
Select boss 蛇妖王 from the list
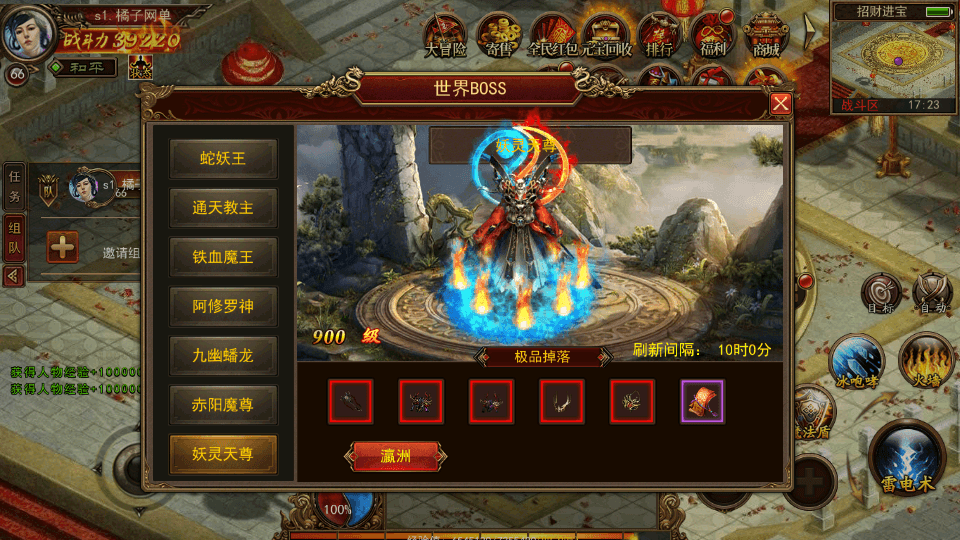pos(222,158)
